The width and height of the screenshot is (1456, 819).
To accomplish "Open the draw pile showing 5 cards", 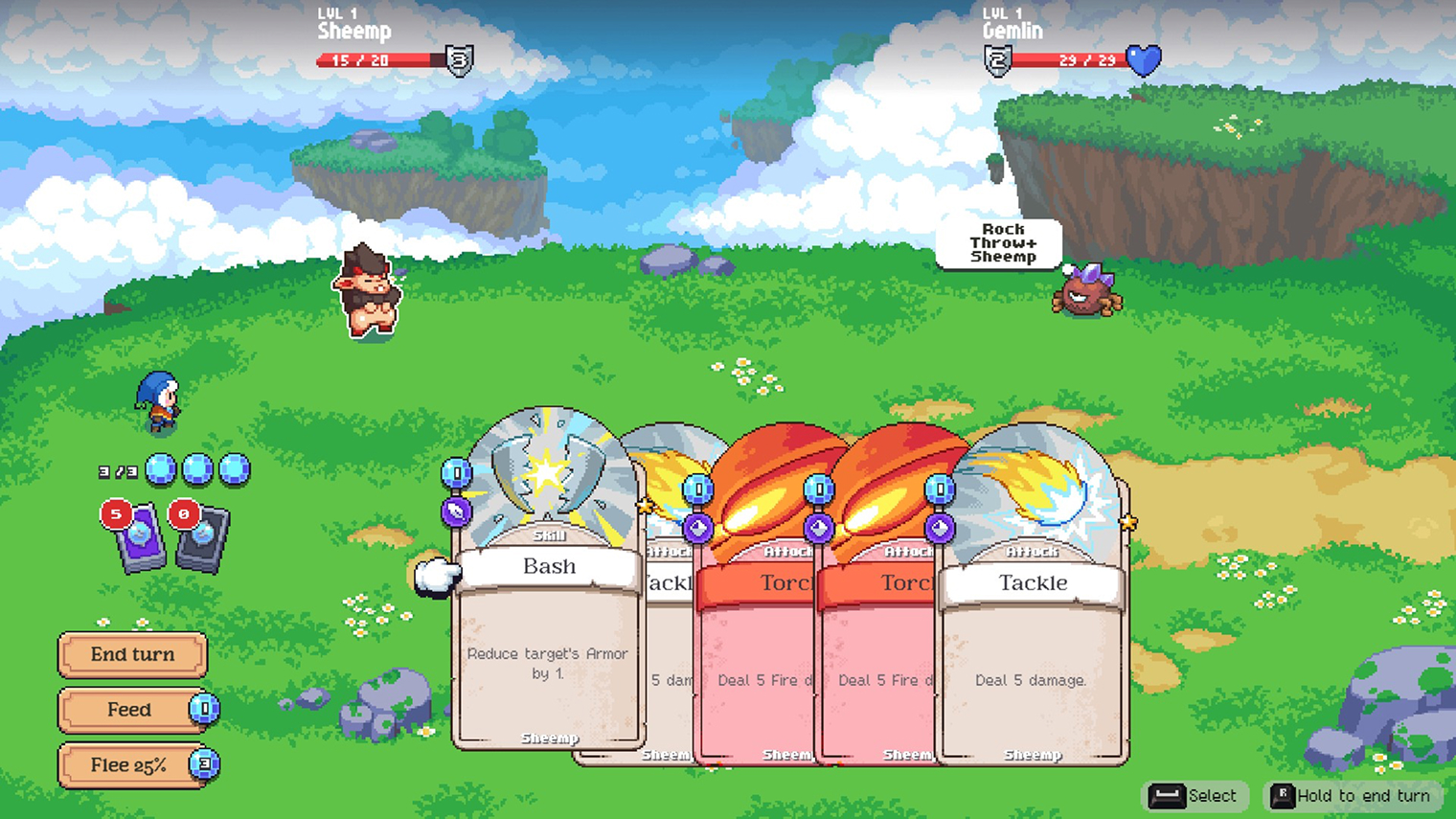I will click(x=139, y=538).
